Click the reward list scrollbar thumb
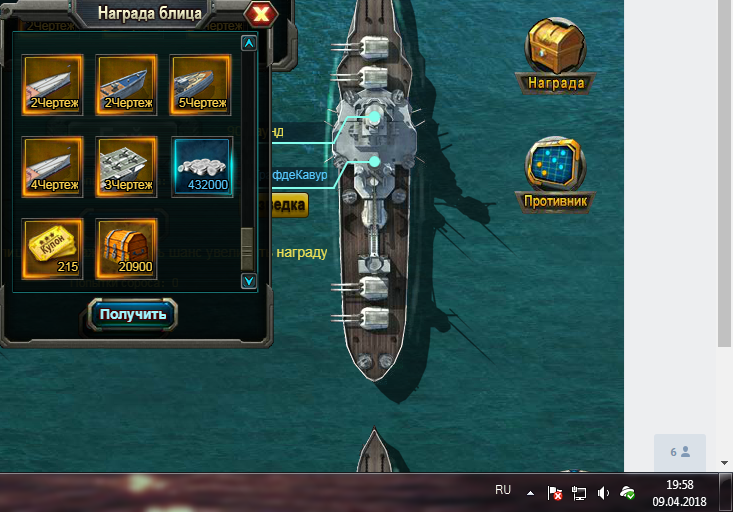The image size is (733, 512). (247, 247)
